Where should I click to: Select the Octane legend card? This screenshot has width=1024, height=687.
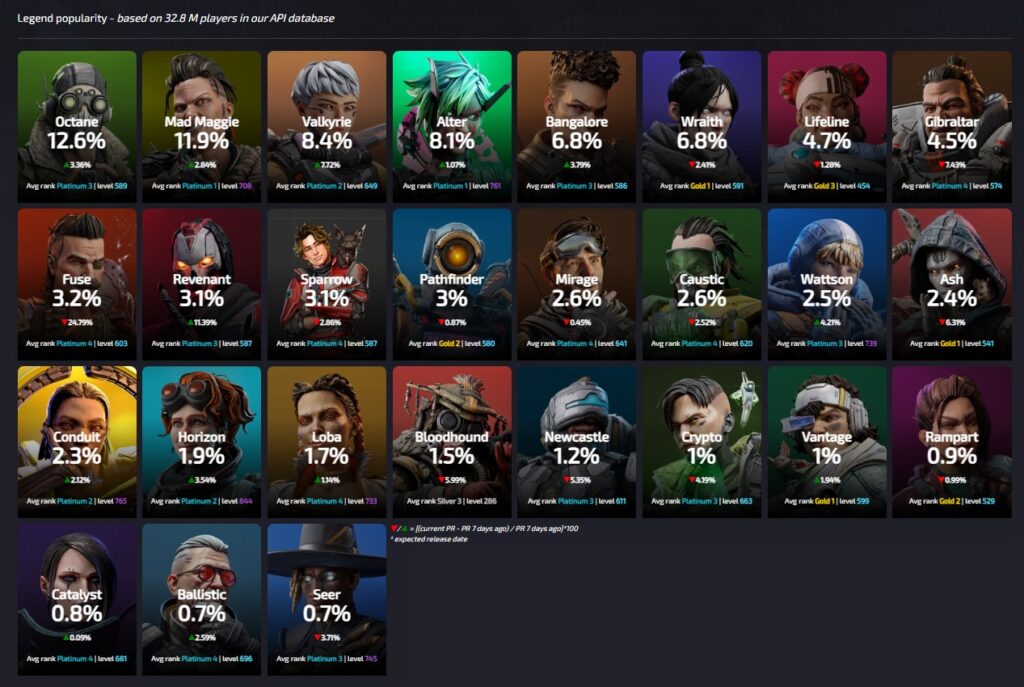pos(77,120)
